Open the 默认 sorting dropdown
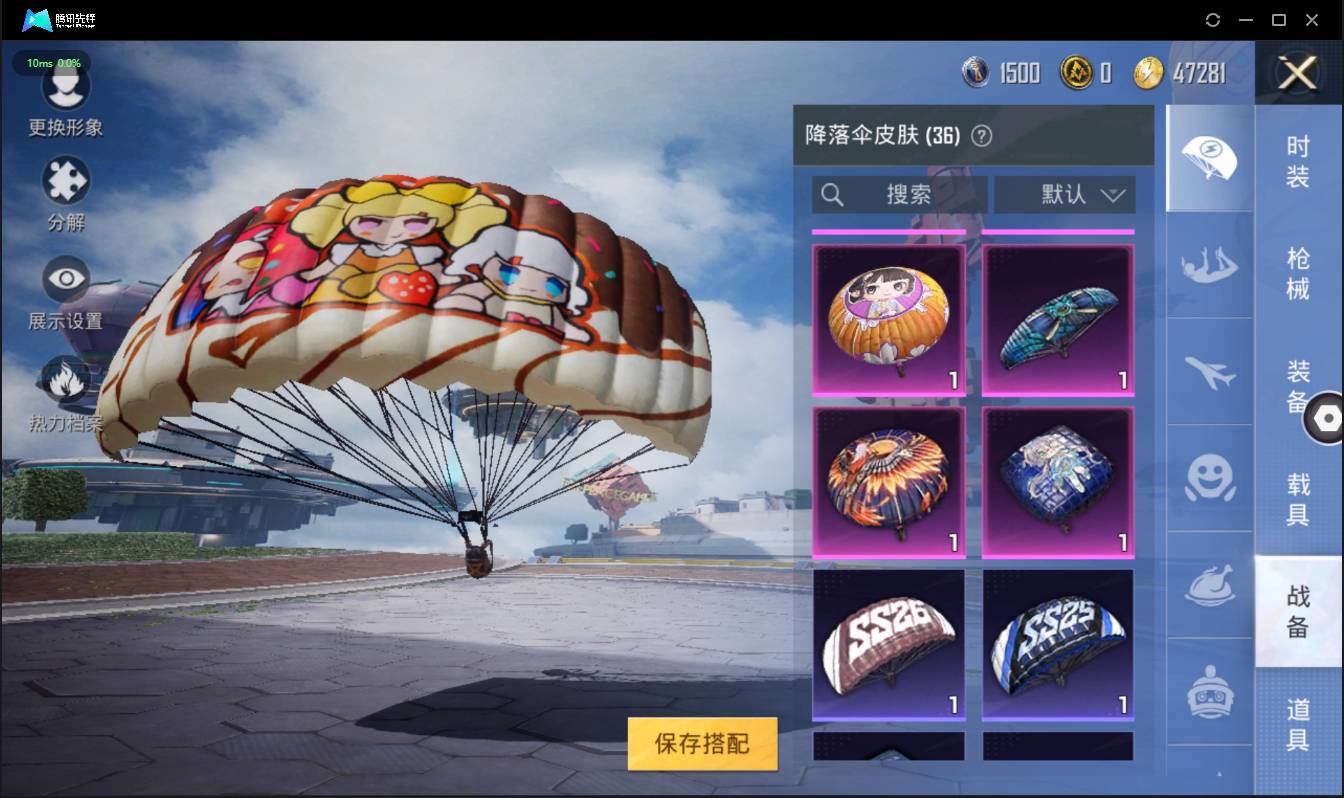The image size is (1344, 798). pos(1063,195)
